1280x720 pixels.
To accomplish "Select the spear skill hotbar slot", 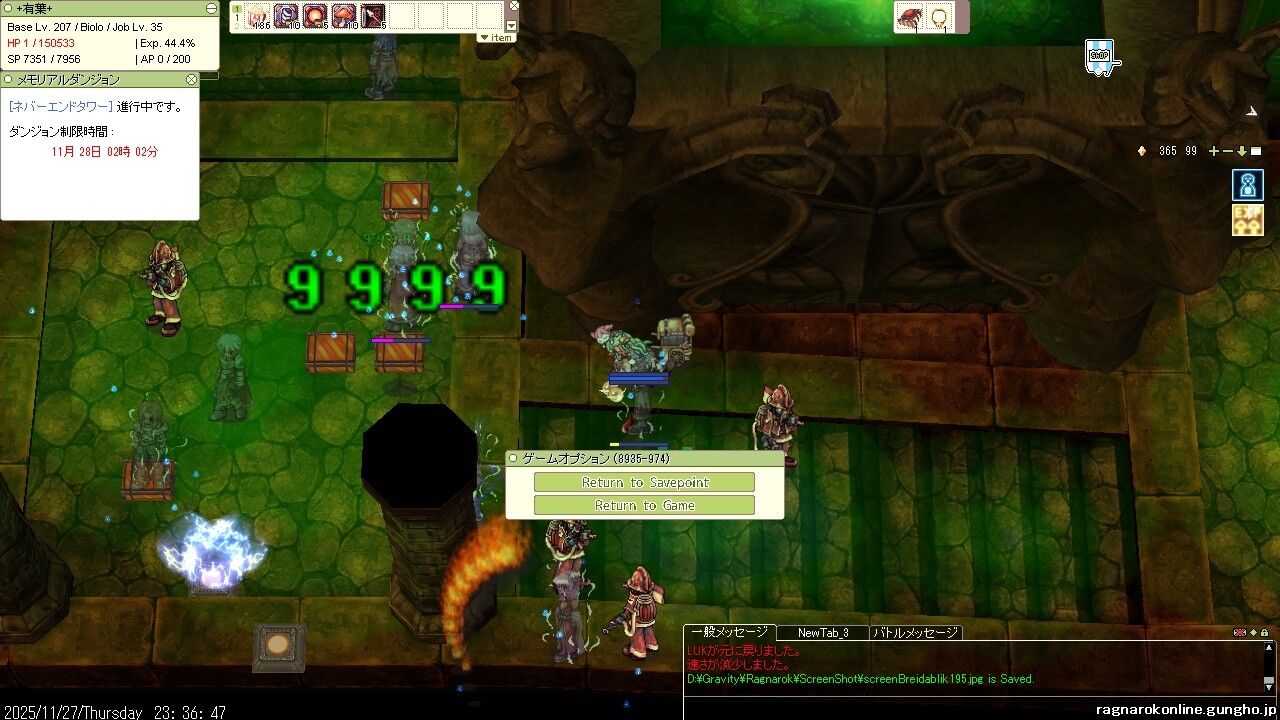I will tap(373, 15).
